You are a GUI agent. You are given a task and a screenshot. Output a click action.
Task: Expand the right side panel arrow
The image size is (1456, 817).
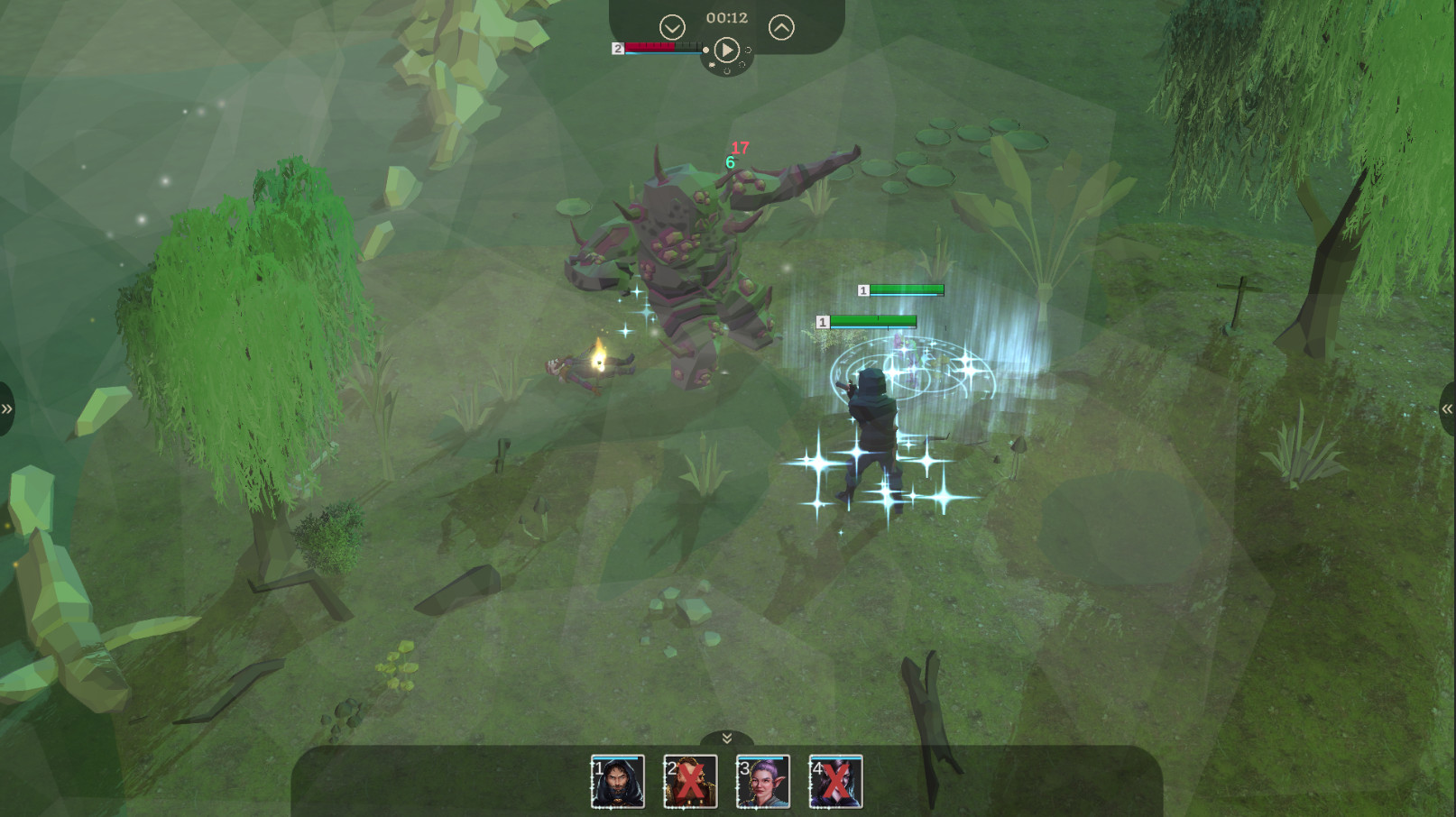click(x=1448, y=408)
